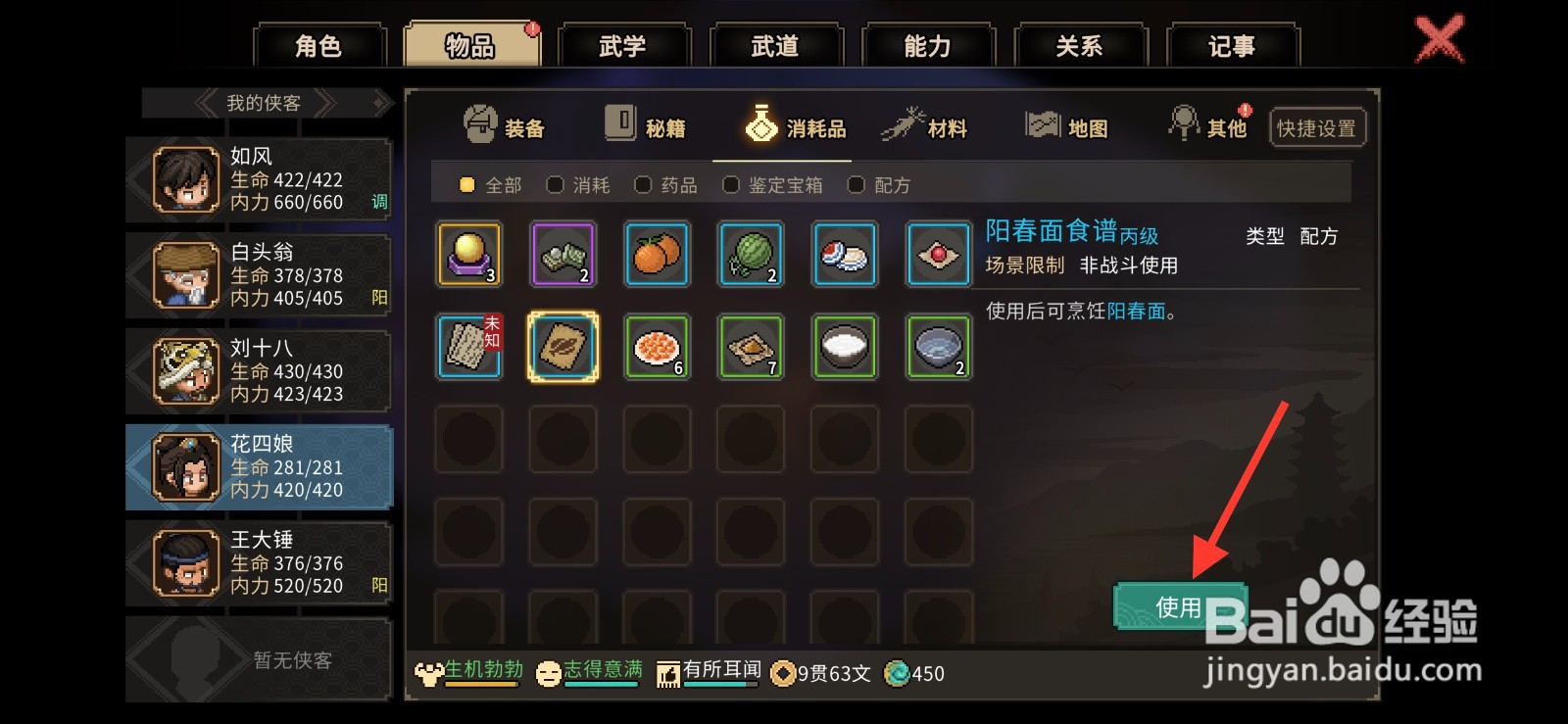This screenshot has width=1568, height=724.
Task: Filter items by 药品 medicine
Action: pos(664,184)
